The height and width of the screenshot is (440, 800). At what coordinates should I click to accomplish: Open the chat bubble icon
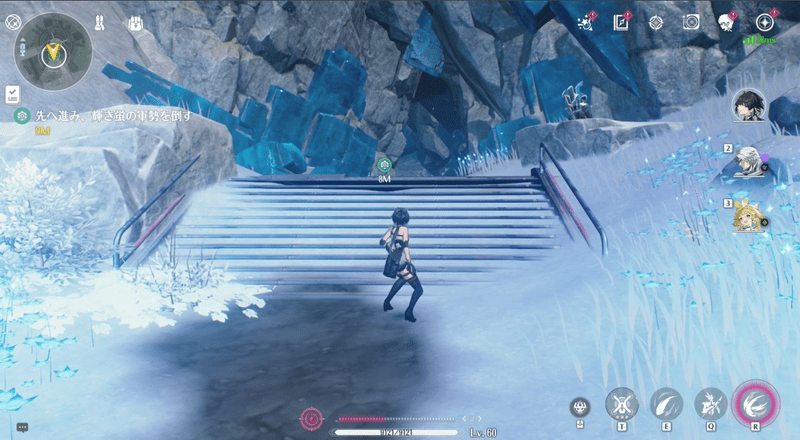(x=22, y=427)
